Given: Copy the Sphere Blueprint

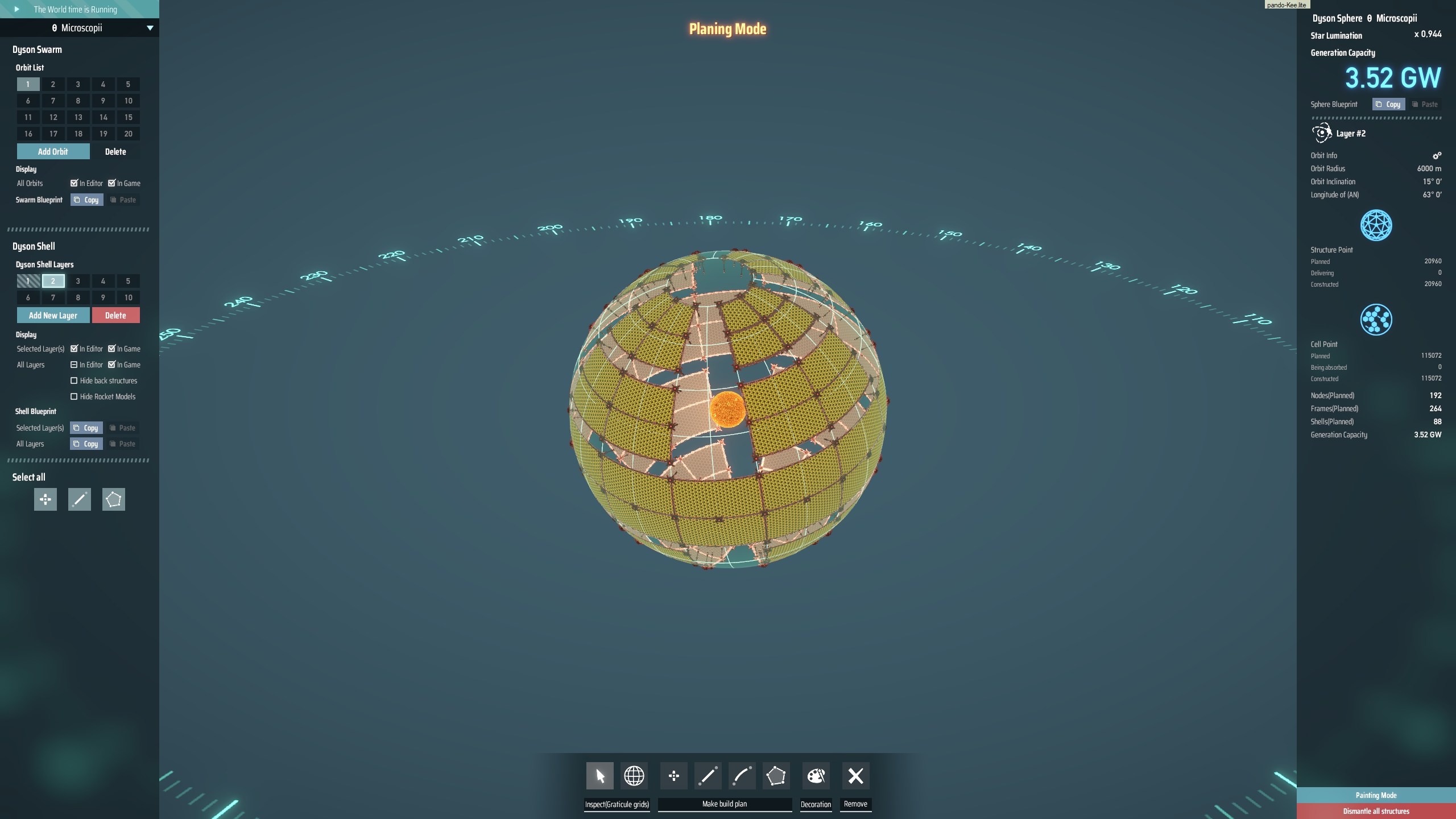Looking at the screenshot, I should [x=1390, y=104].
